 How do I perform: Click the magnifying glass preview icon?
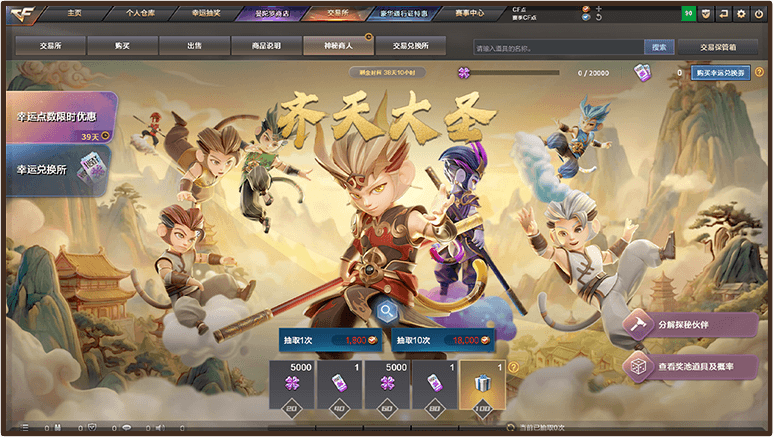(x=386, y=310)
